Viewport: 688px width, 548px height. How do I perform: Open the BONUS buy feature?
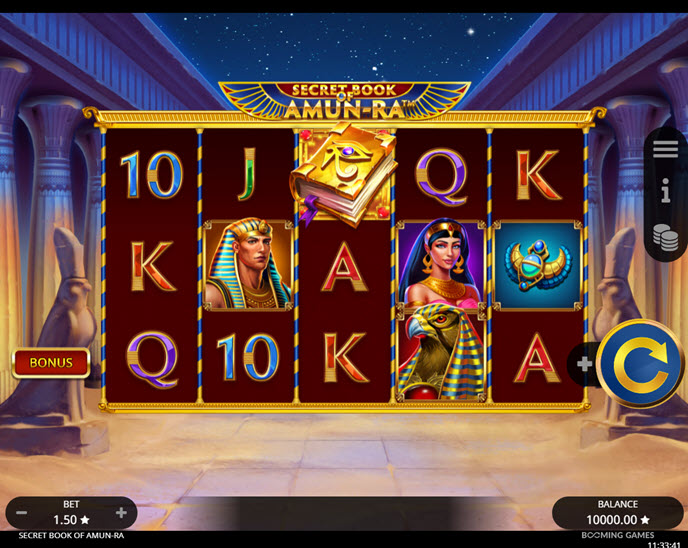(x=51, y=362)
